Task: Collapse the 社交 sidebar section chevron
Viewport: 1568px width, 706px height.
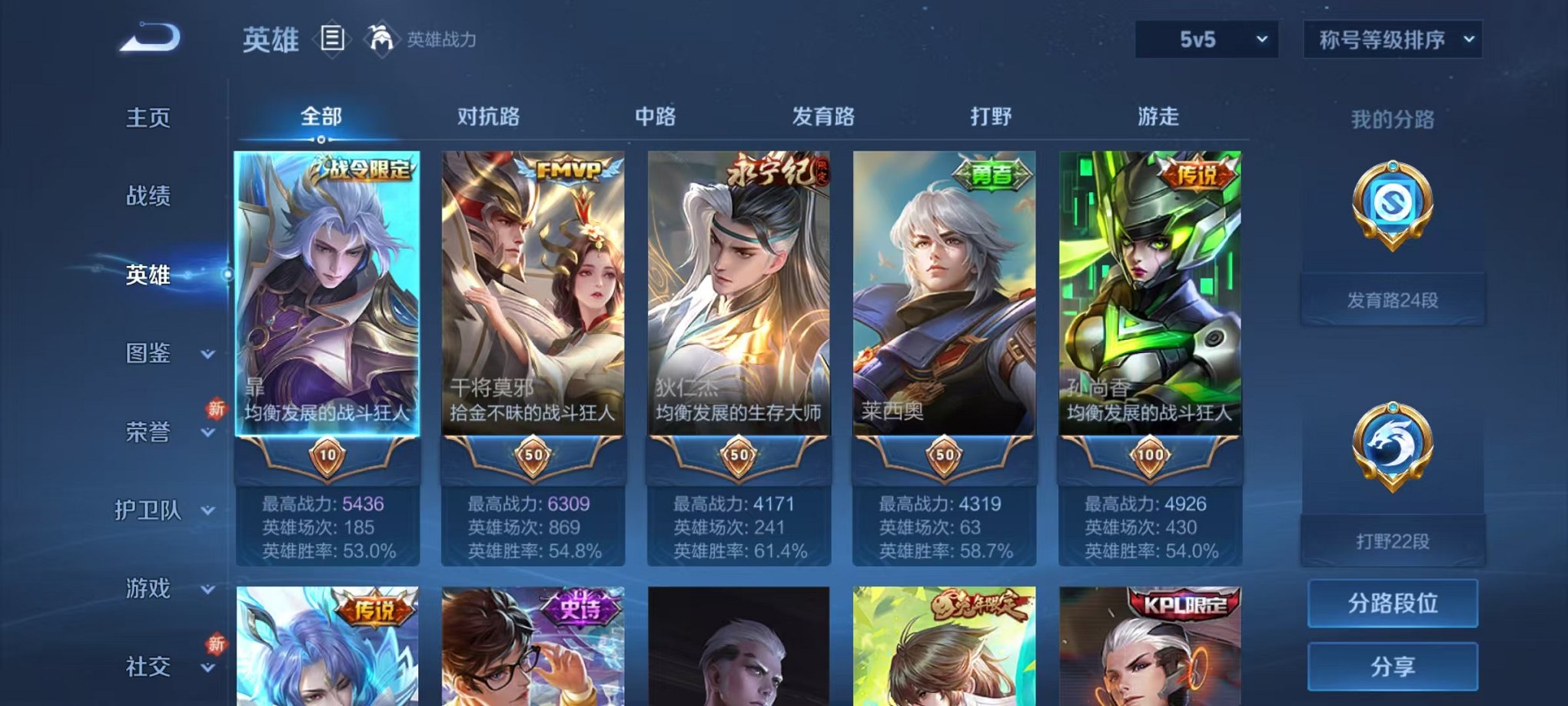Action: (208, 668)
